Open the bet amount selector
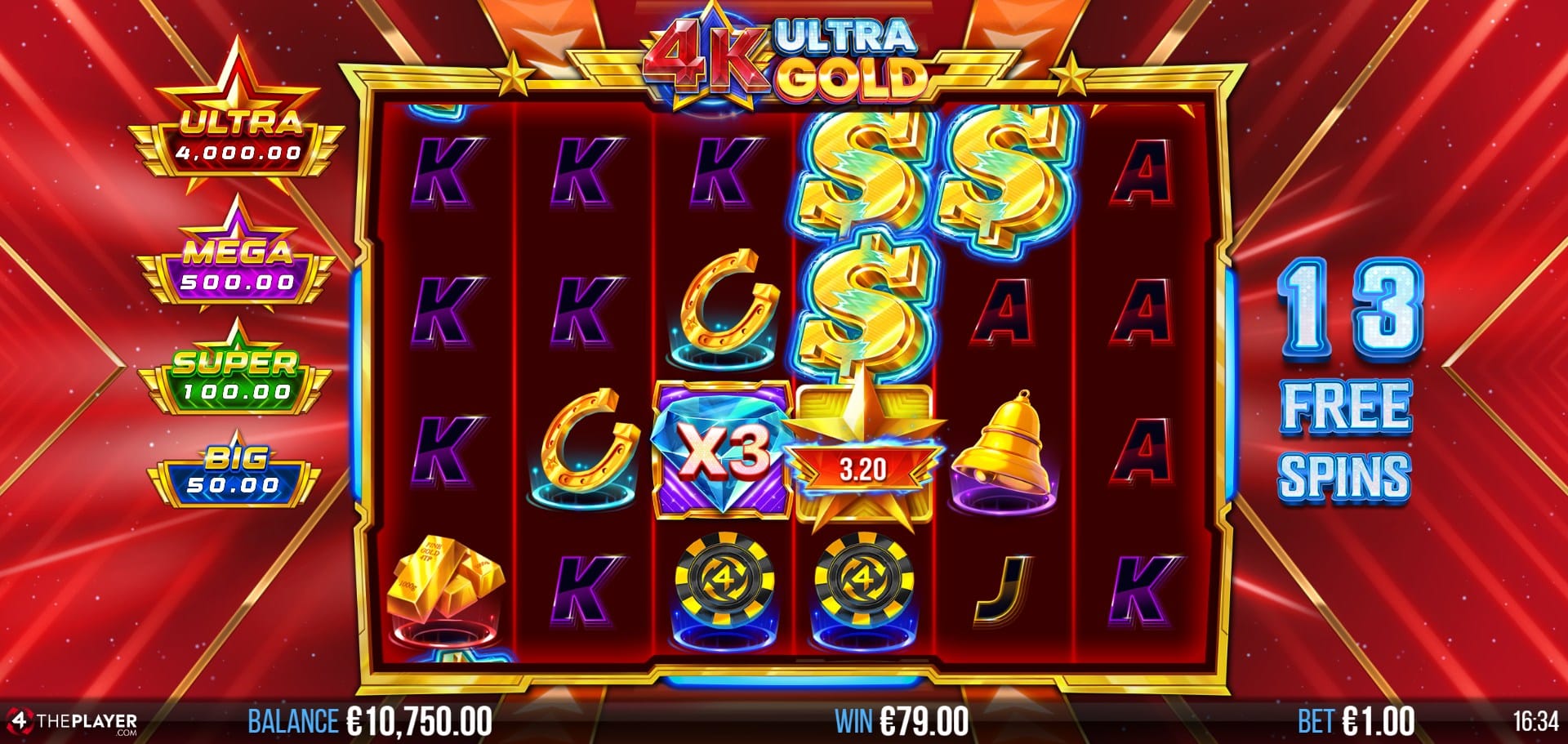The width and height of the screenshot is (1568, 744). [x=1356, y=722]
